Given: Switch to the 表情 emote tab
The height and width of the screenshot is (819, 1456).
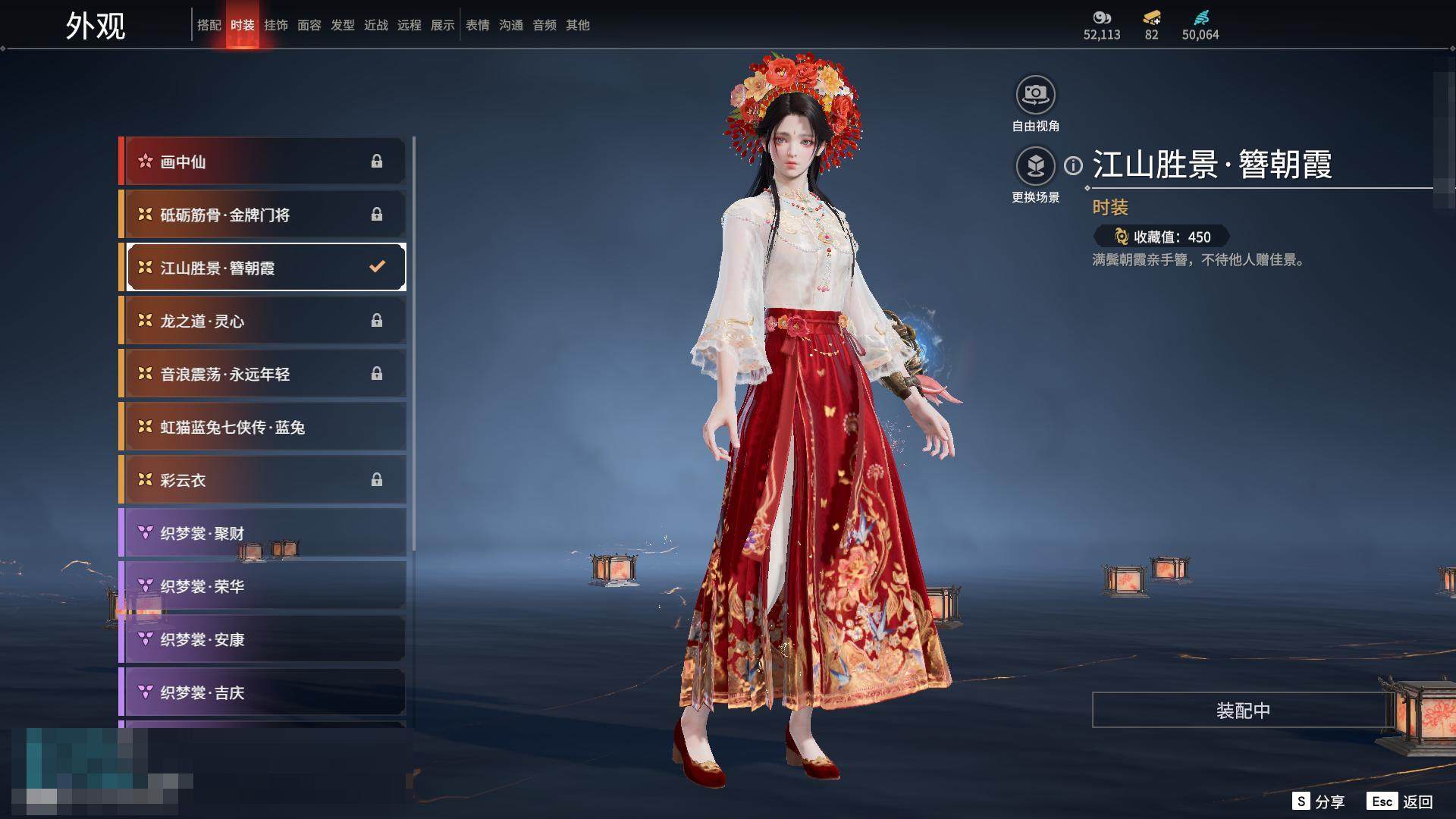Looking at the screenshot, I should tap(477, 25).
